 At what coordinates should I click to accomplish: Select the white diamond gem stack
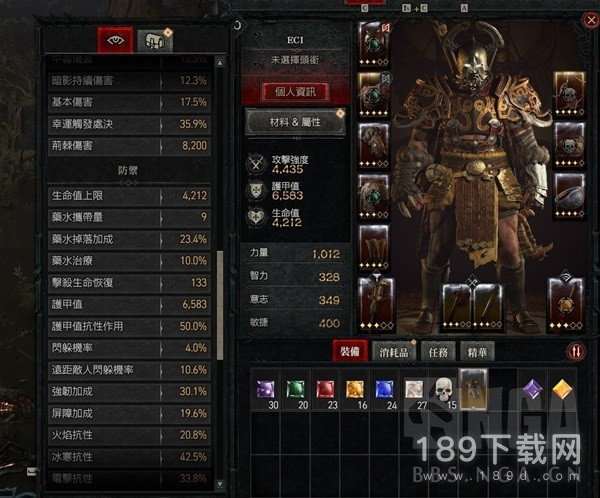pyautogui.click(x=413, y=388)
